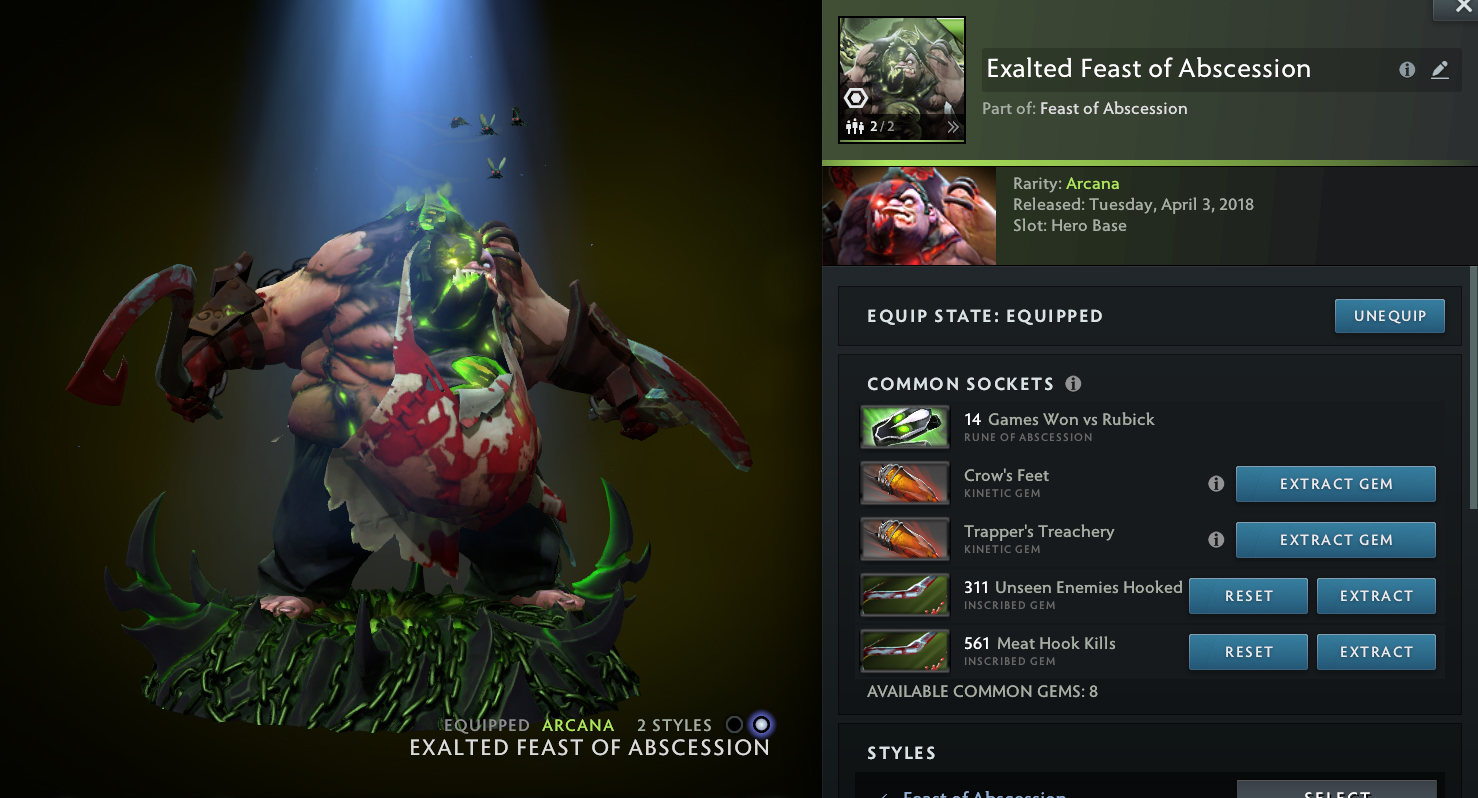This screenshot has width=1478, height=798.
Task: Open info icon beside the item name
Action: tap(1407, 70)
